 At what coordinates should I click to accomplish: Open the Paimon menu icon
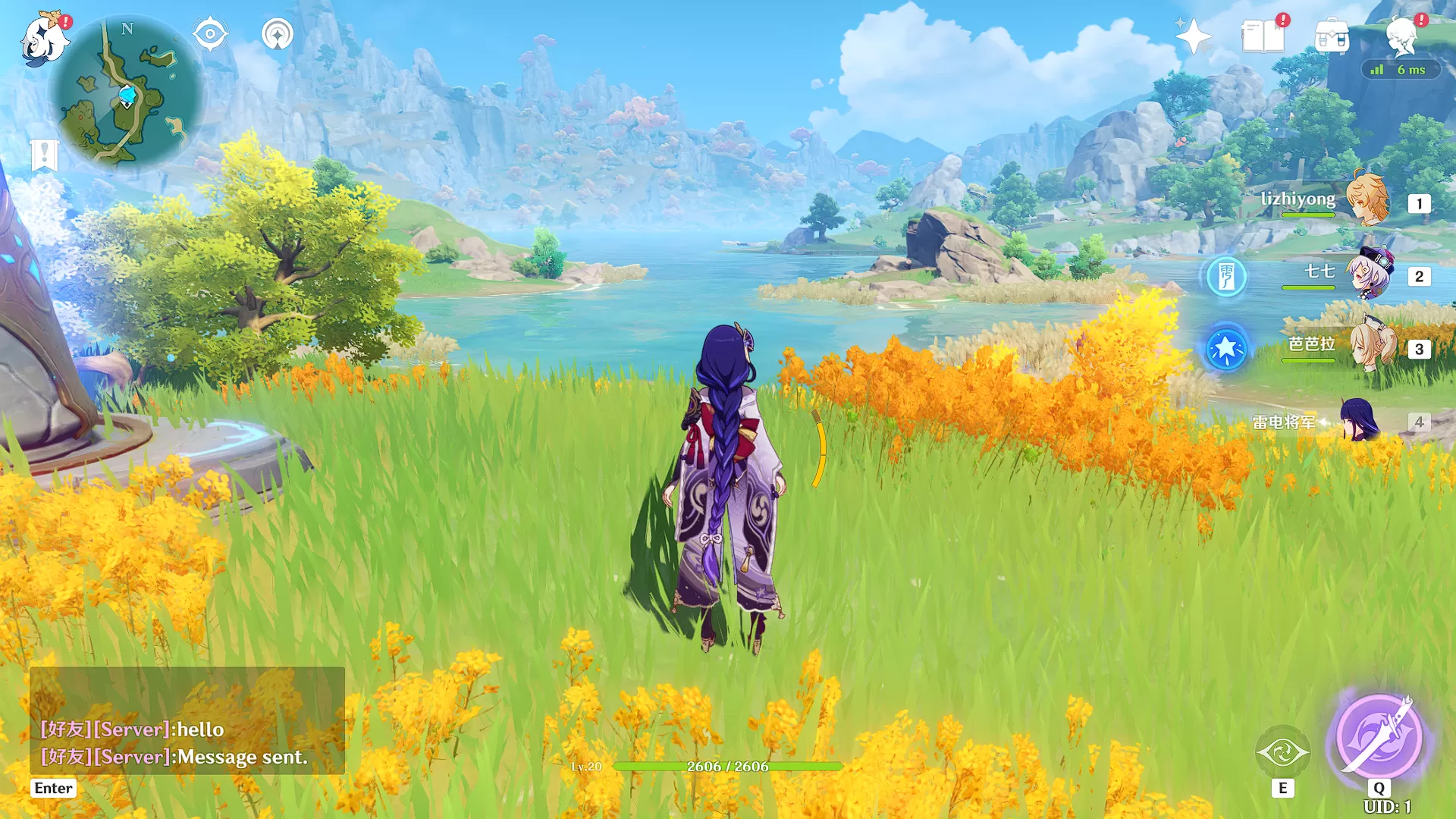pyautogui.click(x=43, y=39)
